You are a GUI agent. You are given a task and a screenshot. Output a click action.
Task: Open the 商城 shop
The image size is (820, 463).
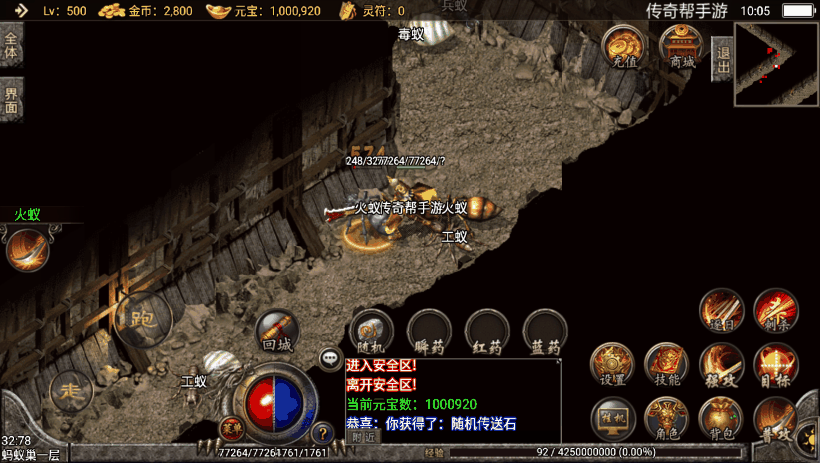(x=681, y=46)
